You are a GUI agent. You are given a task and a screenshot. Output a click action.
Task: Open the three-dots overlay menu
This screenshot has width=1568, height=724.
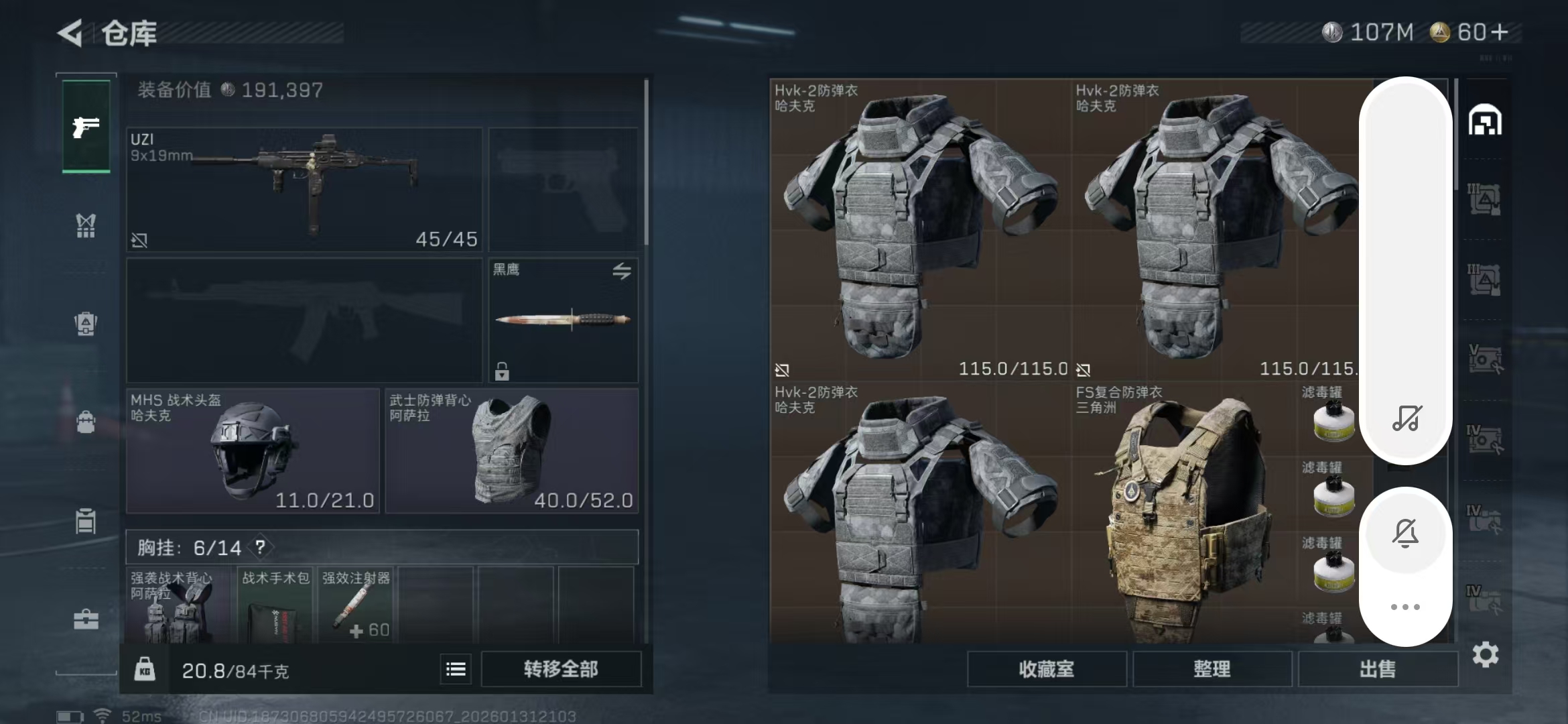[1405, 607]
